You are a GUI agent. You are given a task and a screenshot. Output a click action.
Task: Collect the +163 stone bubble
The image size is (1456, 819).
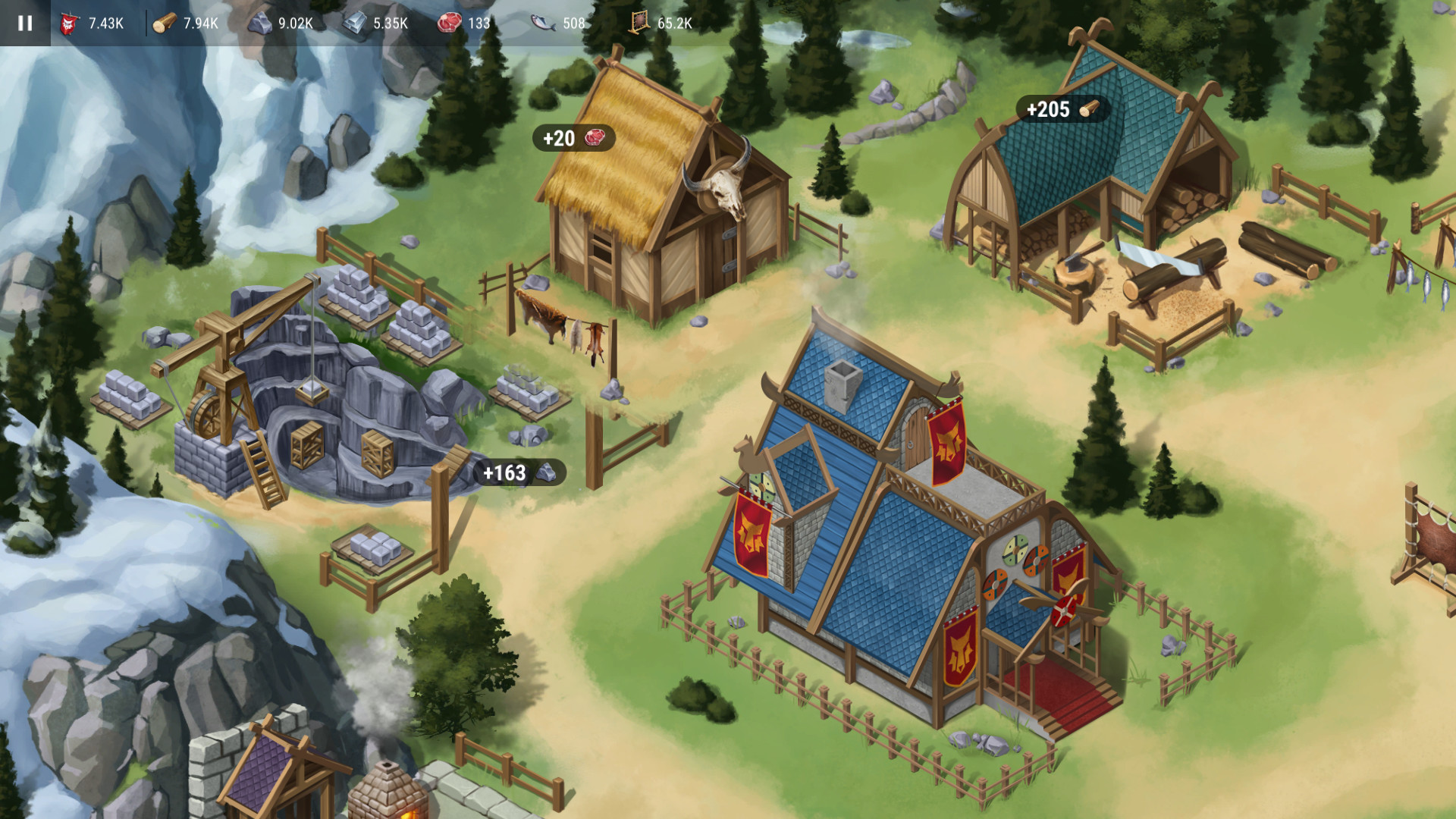[519, 472]
